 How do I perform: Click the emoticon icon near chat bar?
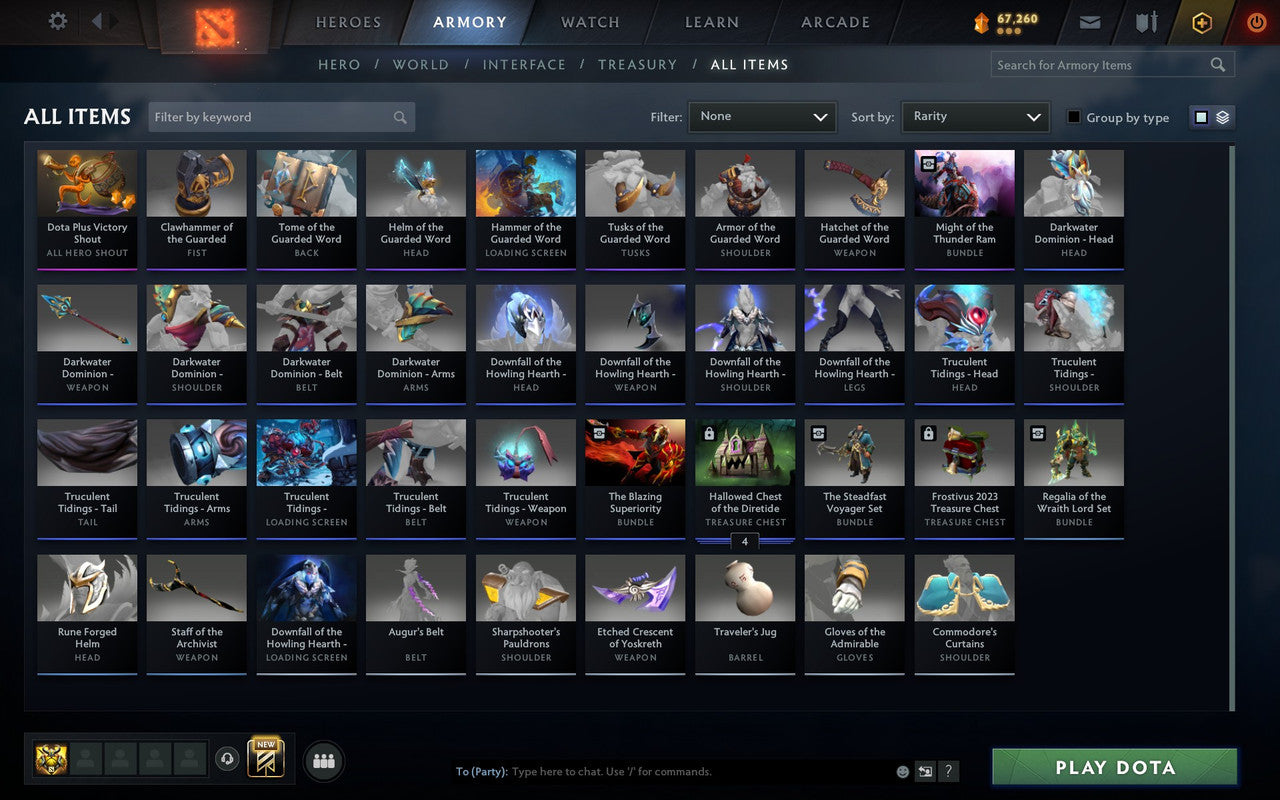901,771
